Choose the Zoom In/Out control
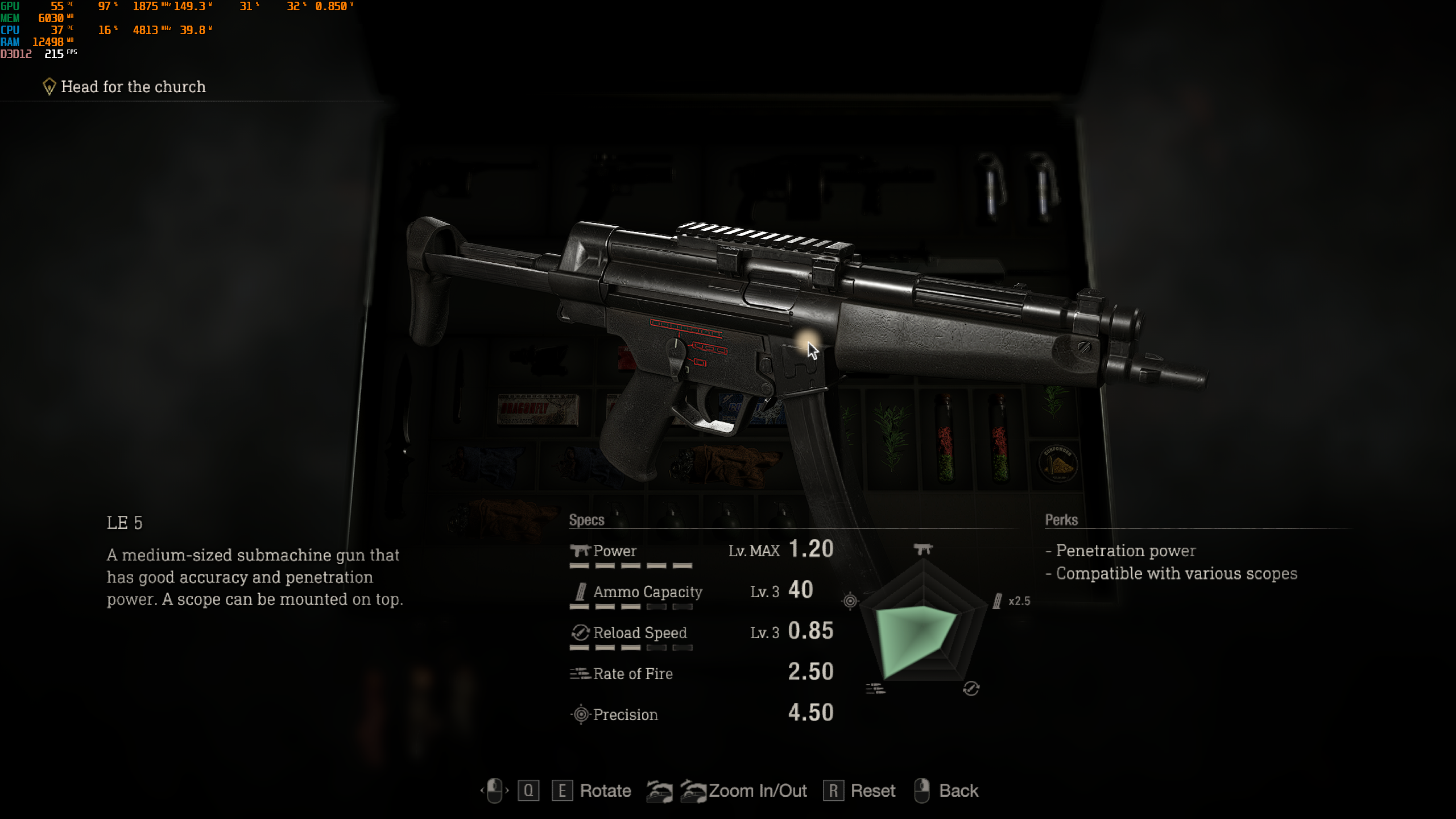This screenshot has height=819, width=1456. point(757,791)
